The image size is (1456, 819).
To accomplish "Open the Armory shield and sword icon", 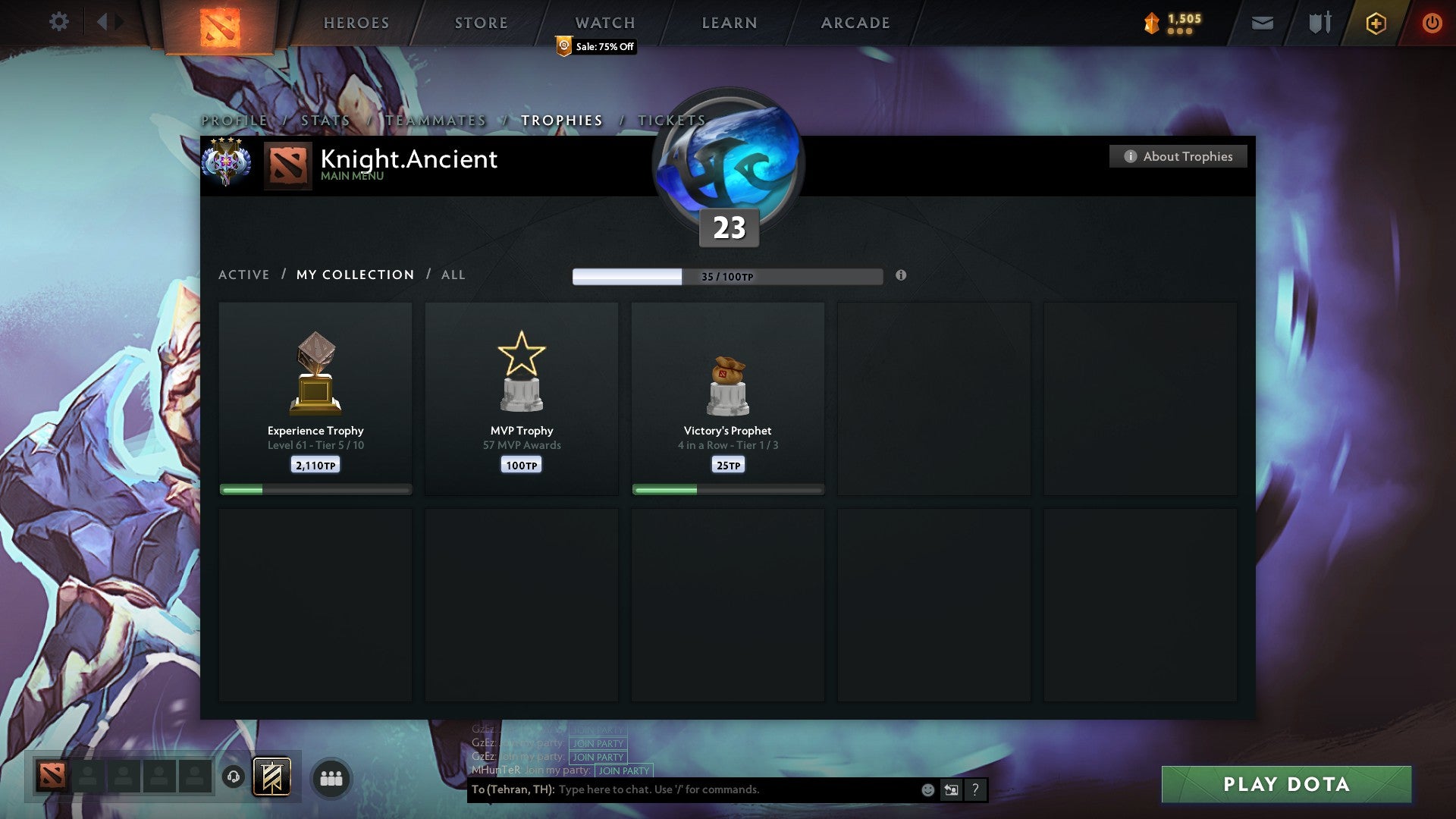I will coord(1319,23).
